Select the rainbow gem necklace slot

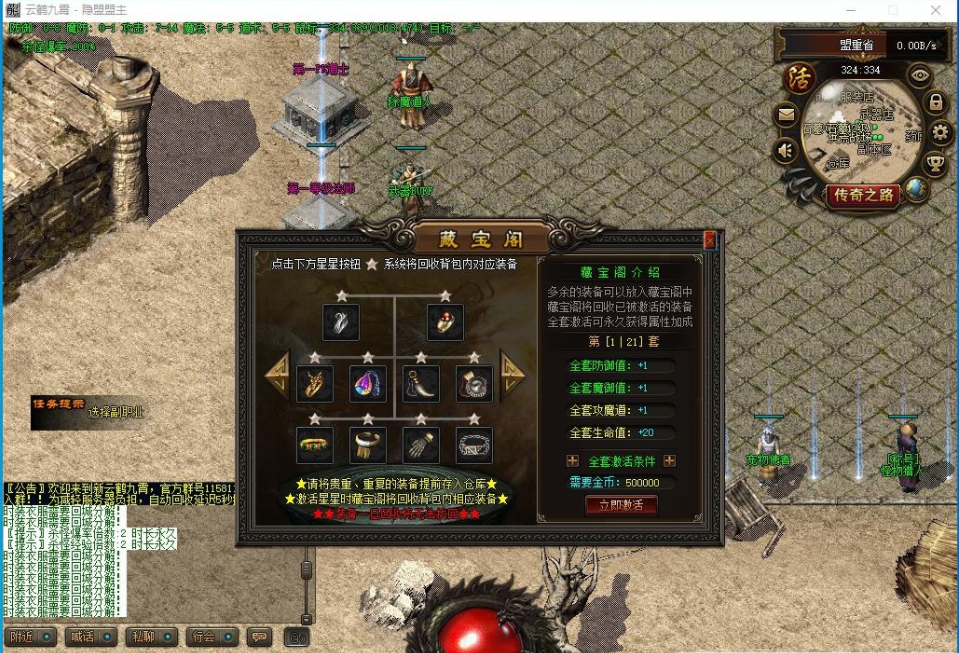click(x=367, y=383)
